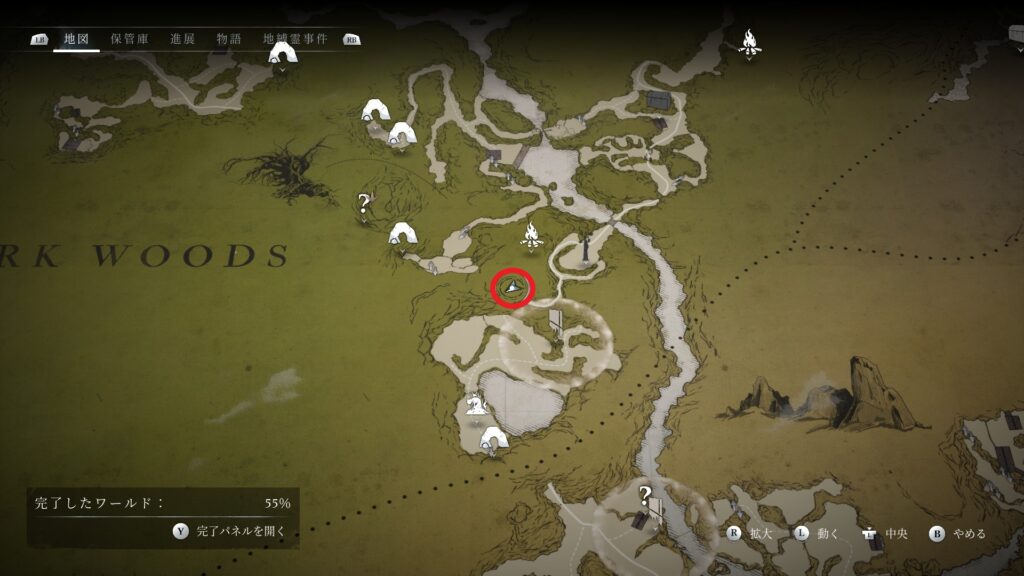Switch to the 地図 map tab
Screen dimensions: 1024x576
click(x=77, y=39)
